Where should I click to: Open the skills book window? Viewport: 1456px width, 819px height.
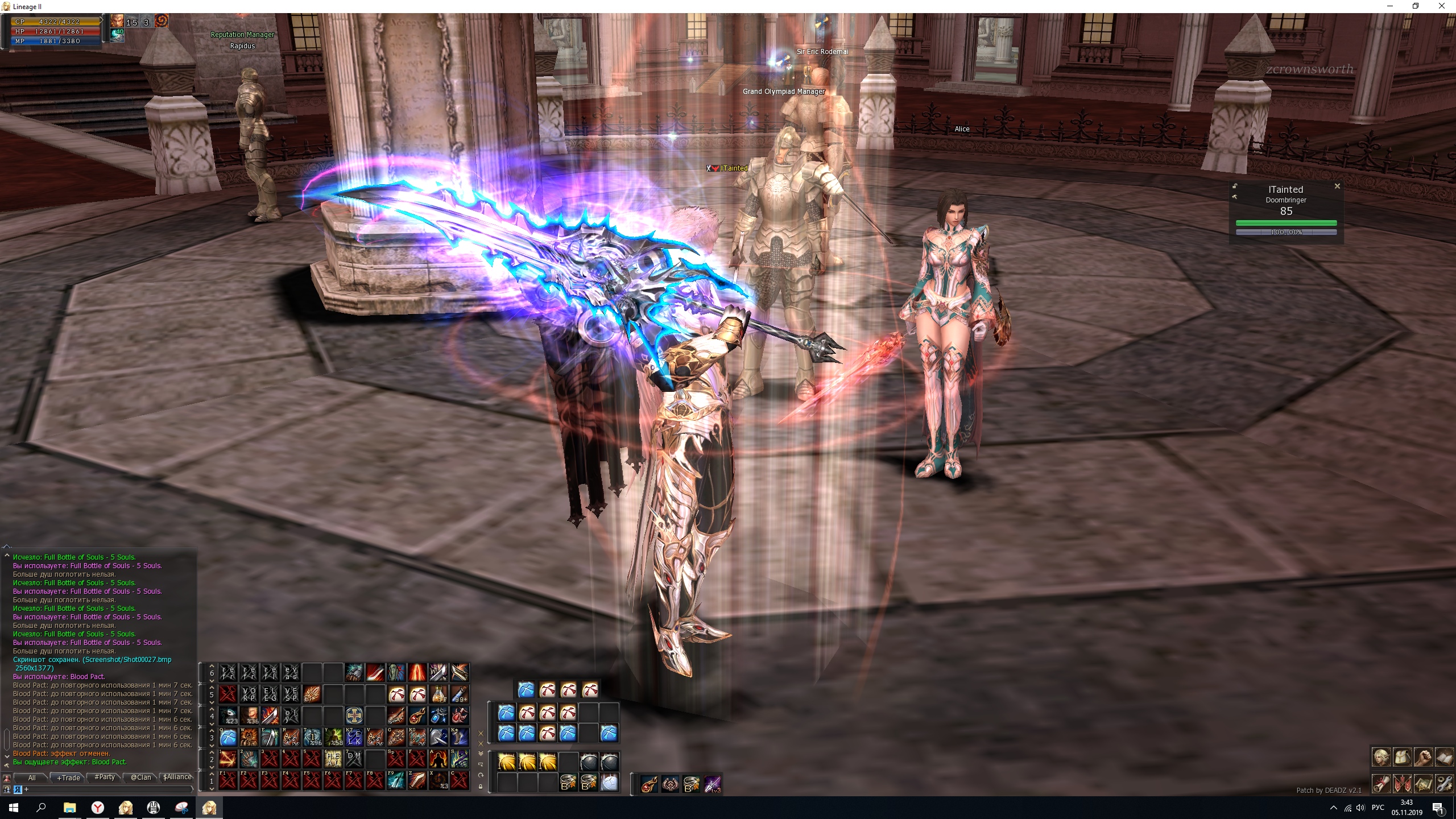pos(1445,758)
